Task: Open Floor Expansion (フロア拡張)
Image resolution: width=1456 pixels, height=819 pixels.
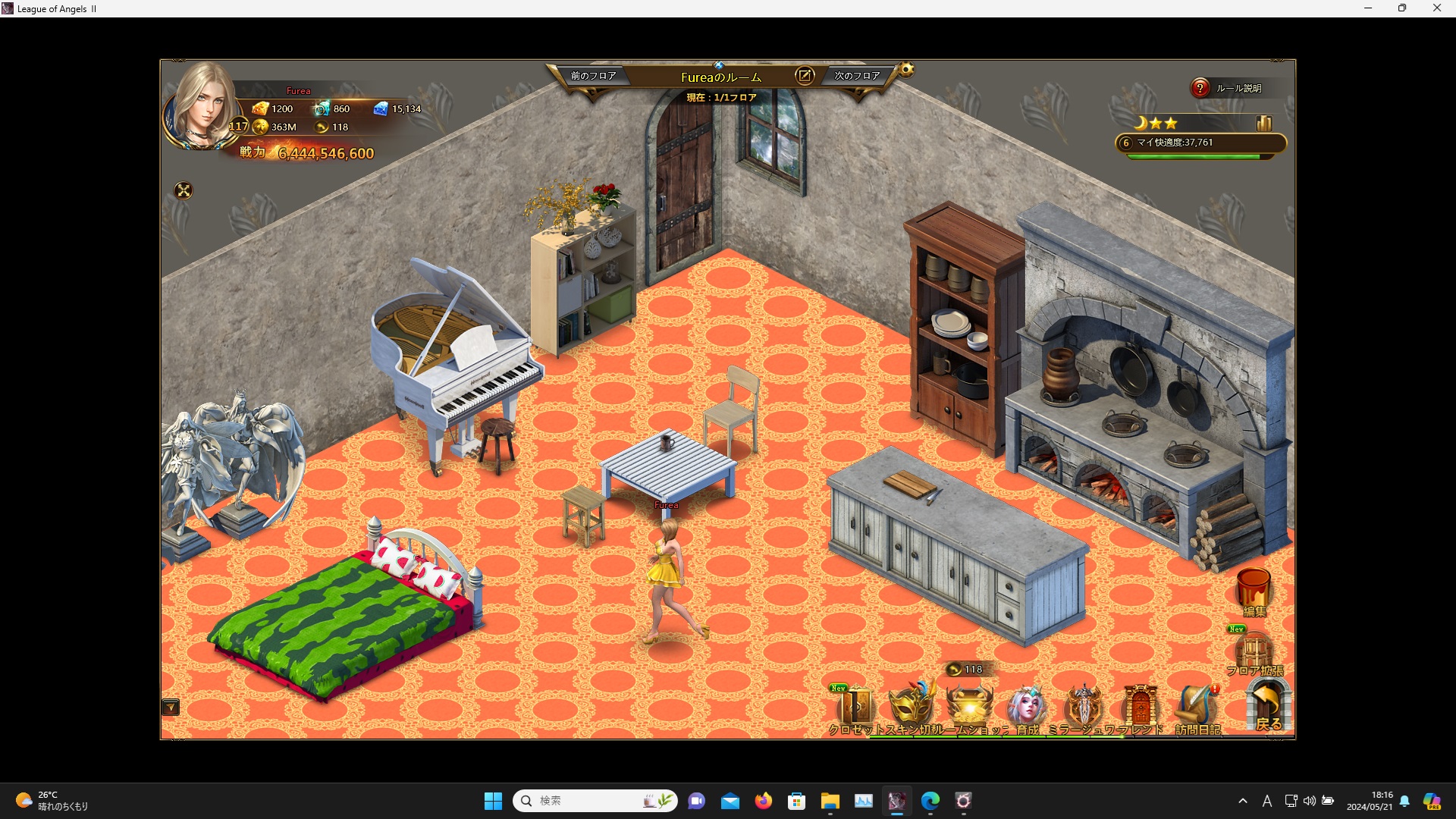Action: point(1254,654)
